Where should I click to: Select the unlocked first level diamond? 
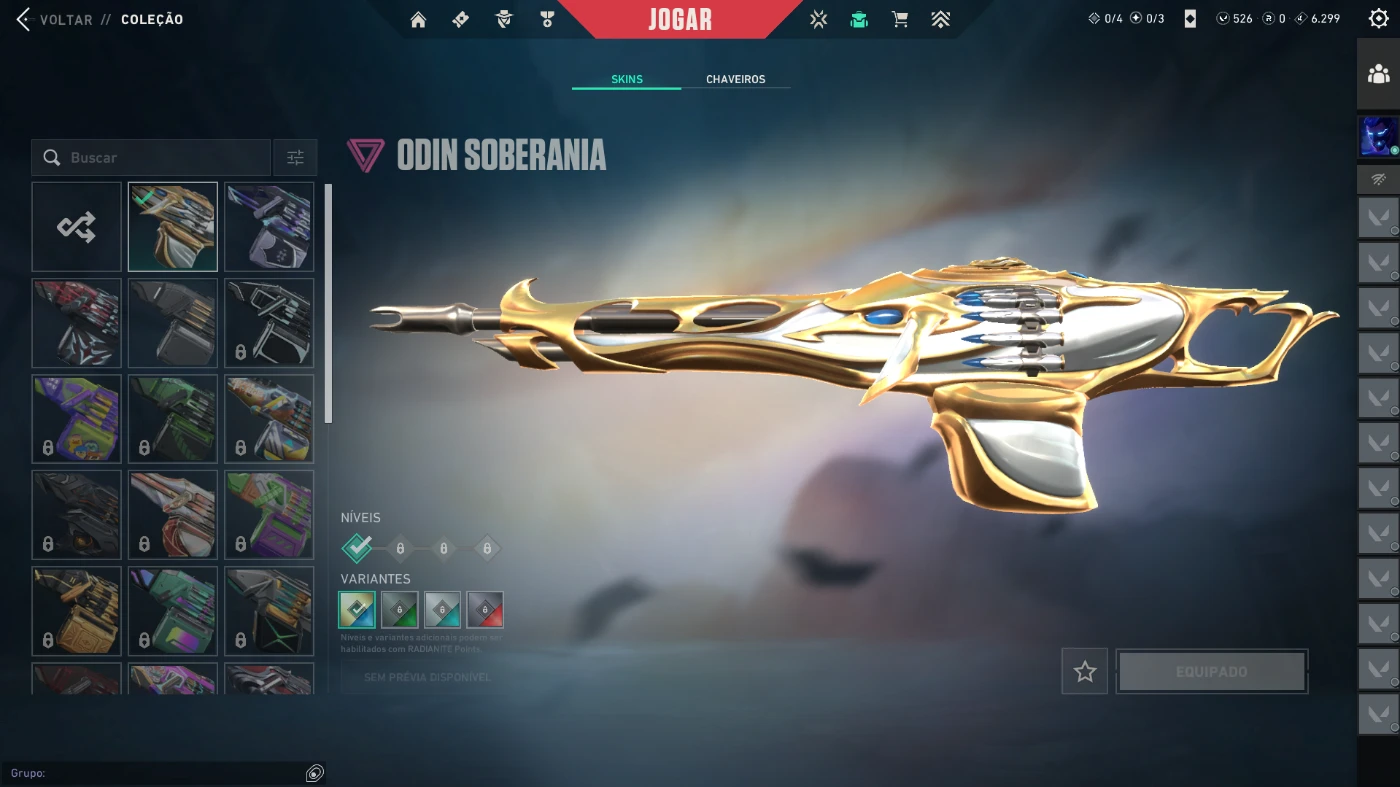click(x=357, y=547)
